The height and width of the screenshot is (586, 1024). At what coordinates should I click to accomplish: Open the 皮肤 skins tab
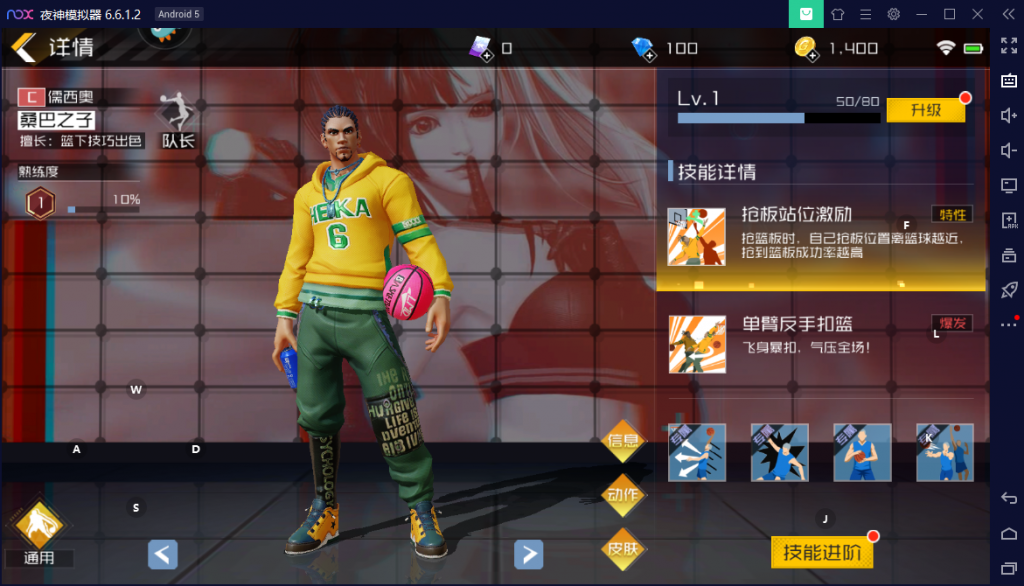coord(623,548)
